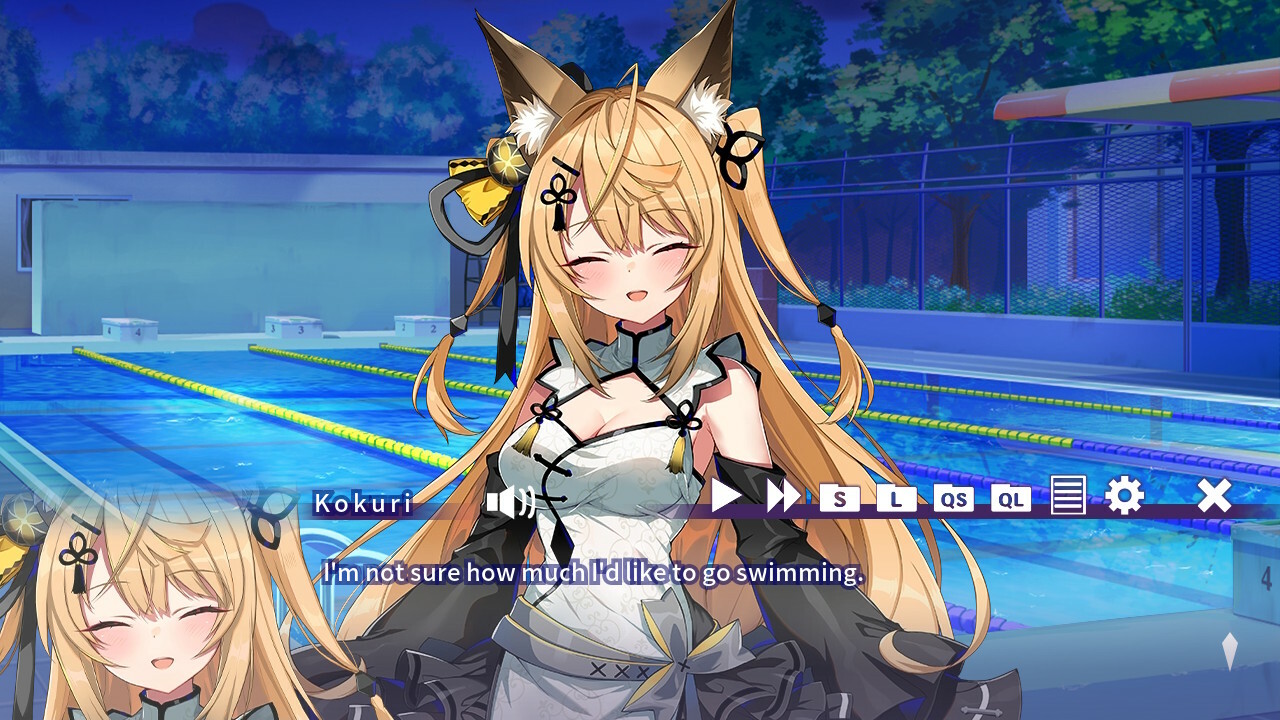Open the Save menu via the S icon
This screenshot has height=720, width=1280.
click(838, 499)
